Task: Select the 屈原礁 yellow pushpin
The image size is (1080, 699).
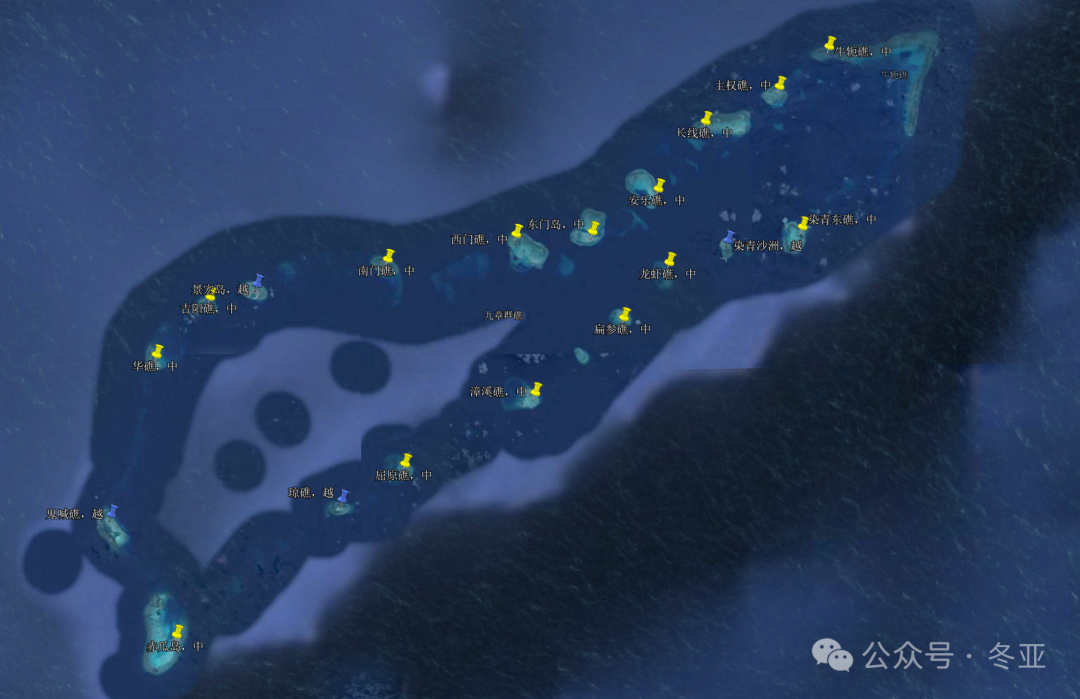Action: 406,460
